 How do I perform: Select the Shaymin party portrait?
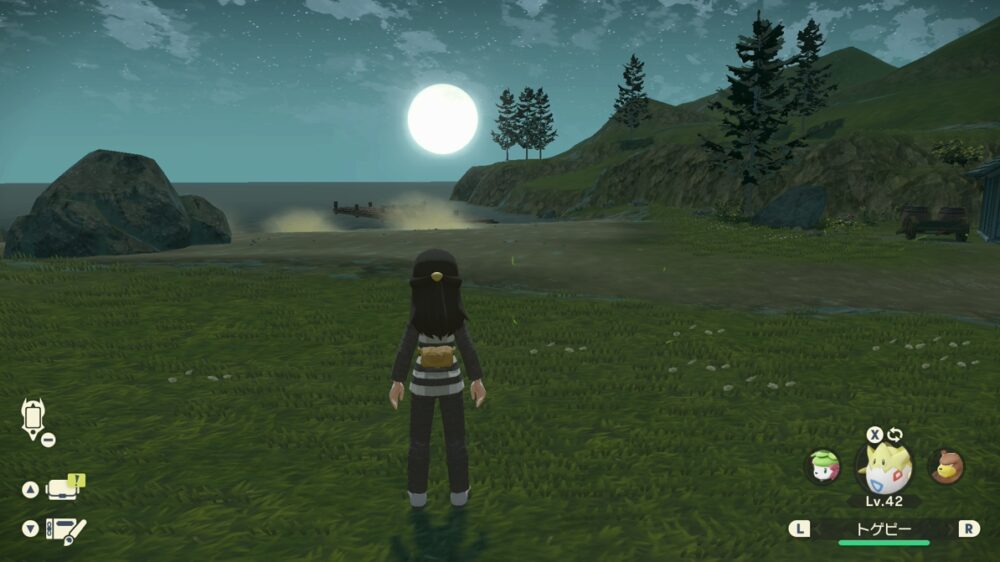[823, 466]
